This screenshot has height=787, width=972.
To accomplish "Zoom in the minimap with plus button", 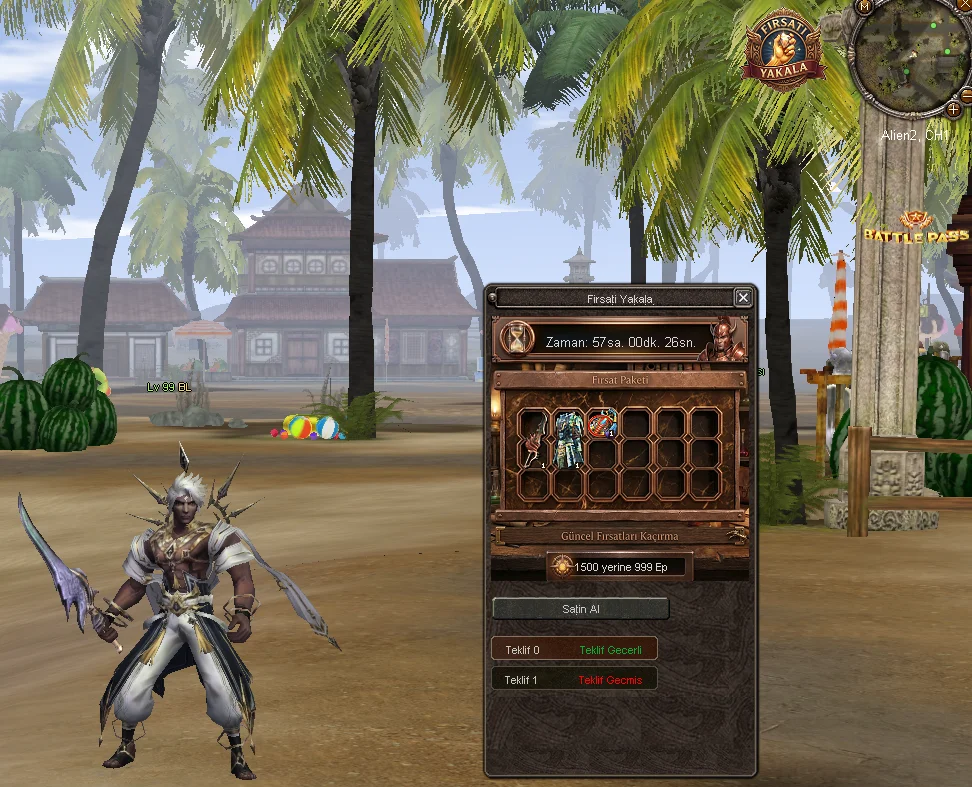I will pos(954,108).
